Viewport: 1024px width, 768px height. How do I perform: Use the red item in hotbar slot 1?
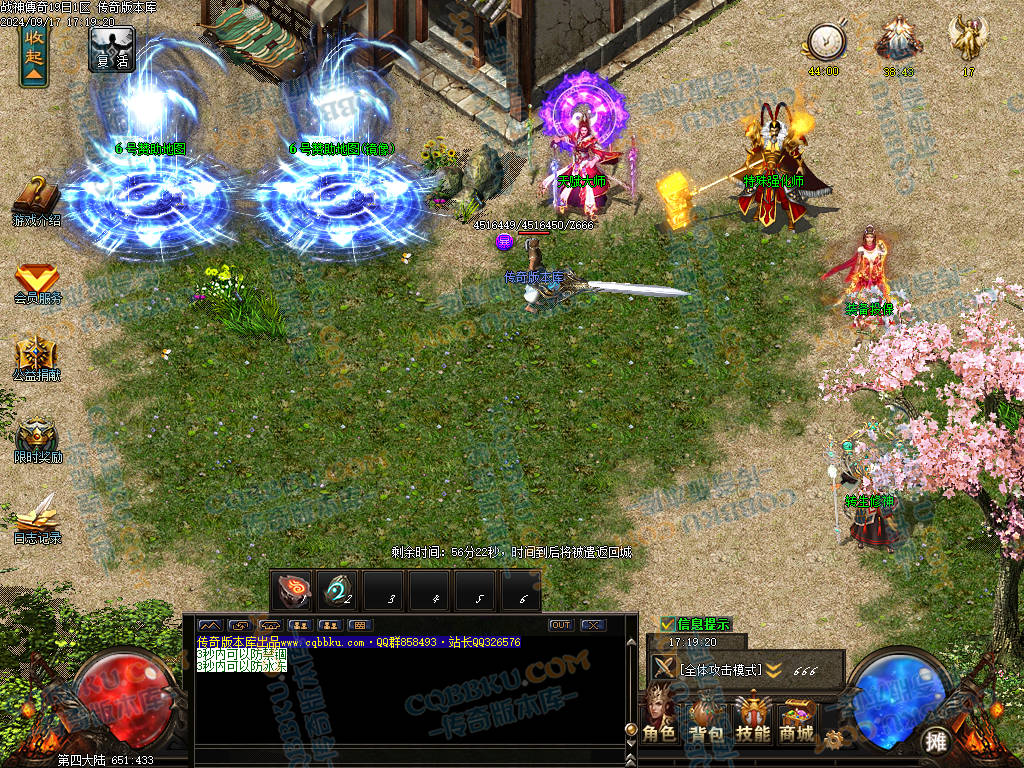293,590
